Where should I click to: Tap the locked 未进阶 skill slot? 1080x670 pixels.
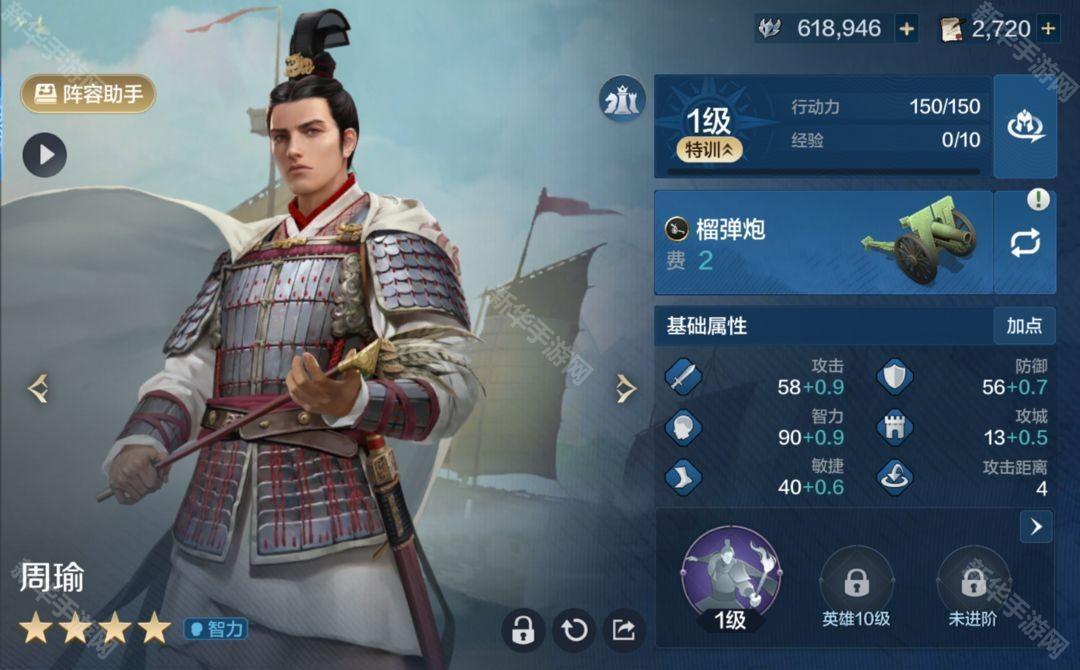pyautogui.click(x=973, y=582)
